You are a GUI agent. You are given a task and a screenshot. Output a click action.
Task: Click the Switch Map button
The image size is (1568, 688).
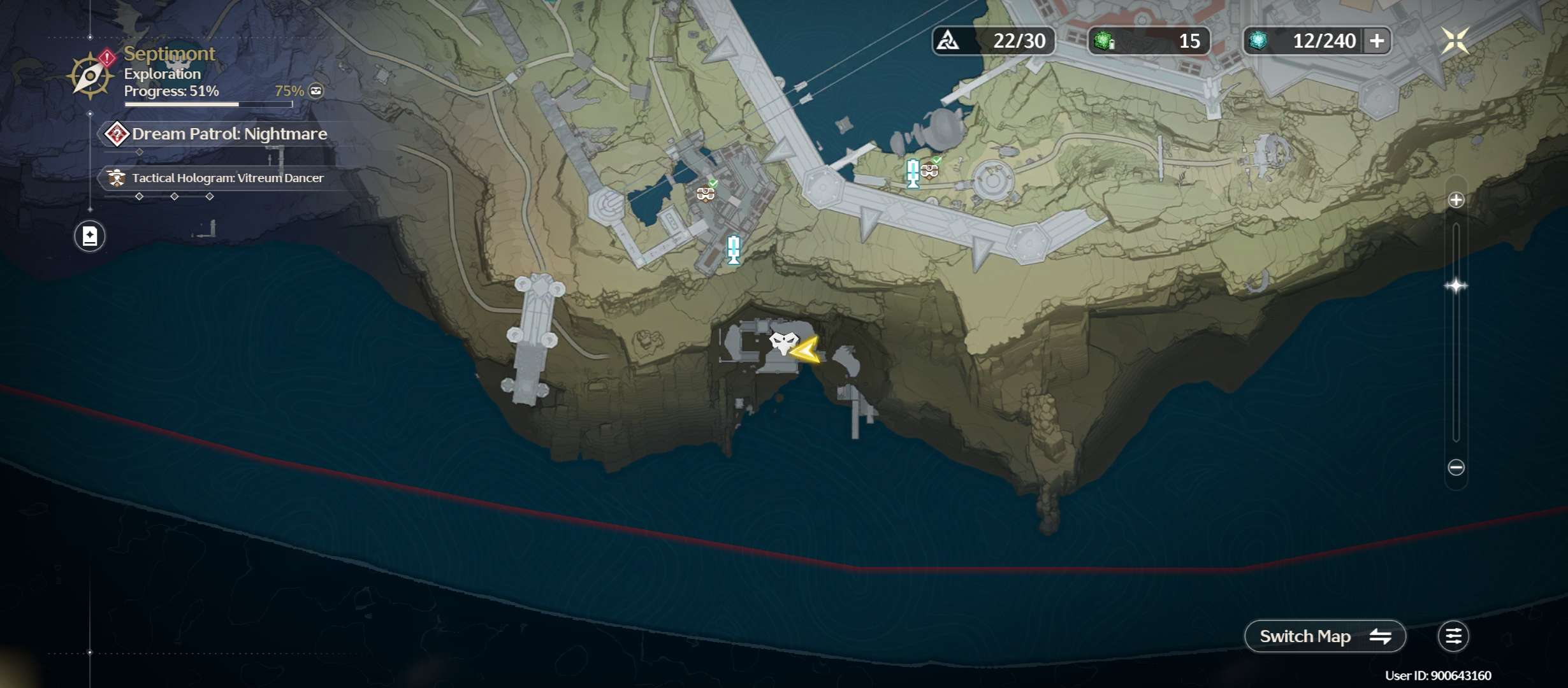coord(1325,636)
